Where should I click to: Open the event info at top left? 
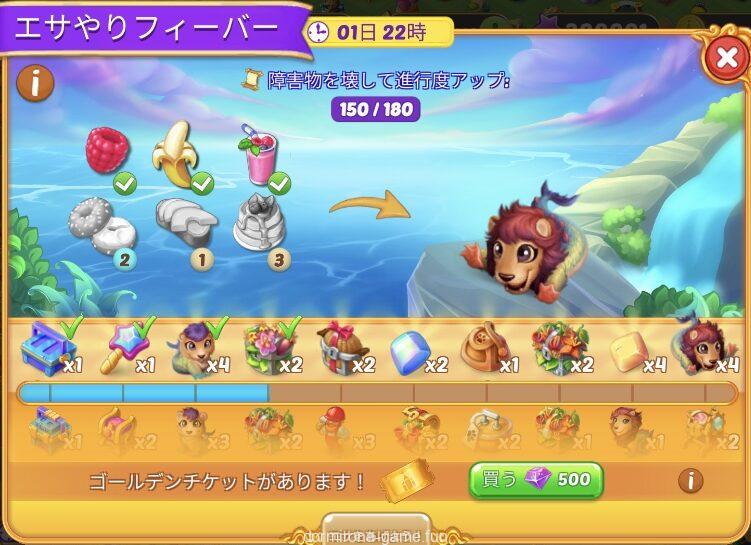point(35,84)
